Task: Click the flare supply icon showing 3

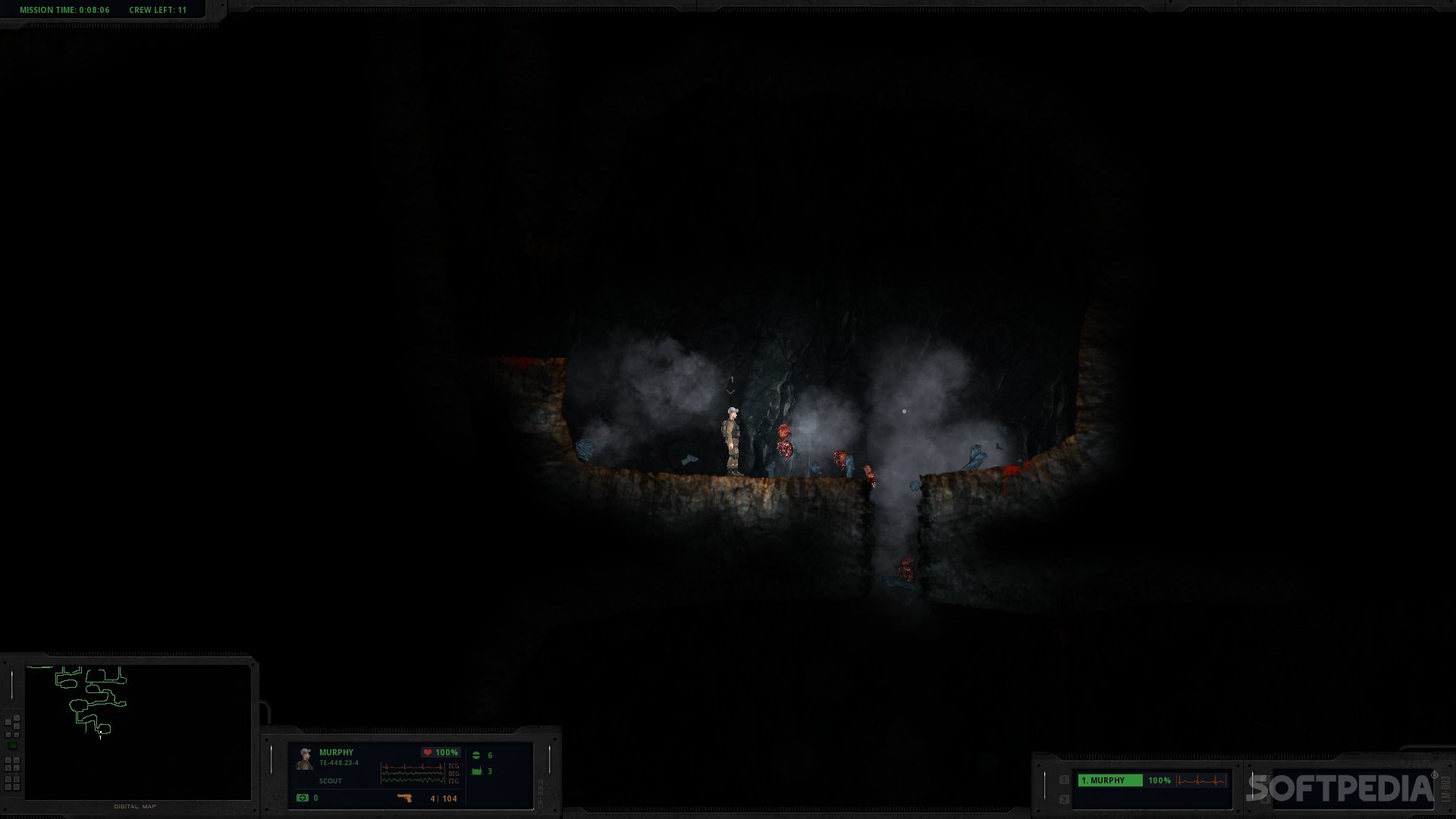Action: point(476,772)
